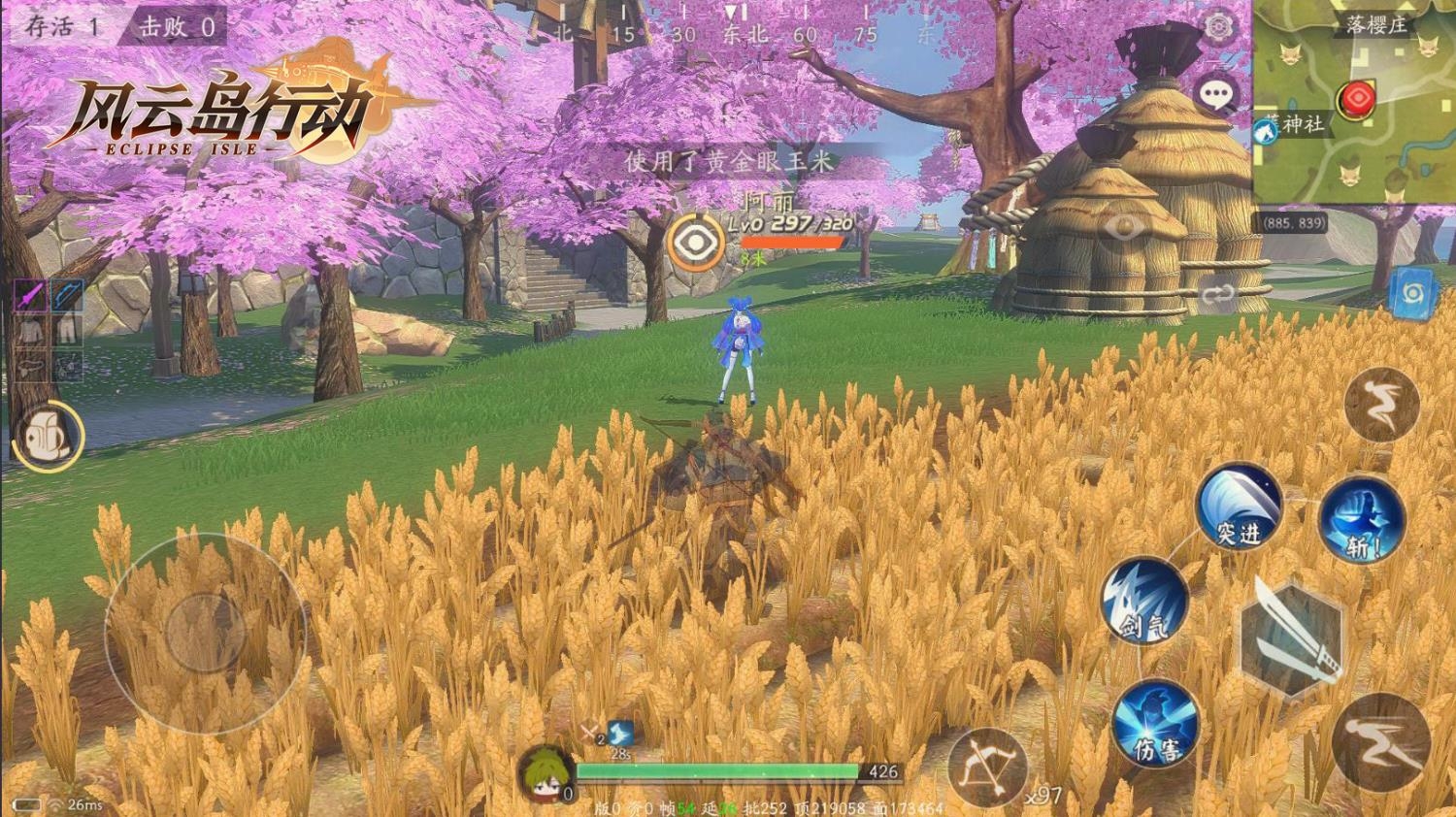Open the chat speech bubble

click(x=1216, y=95)
